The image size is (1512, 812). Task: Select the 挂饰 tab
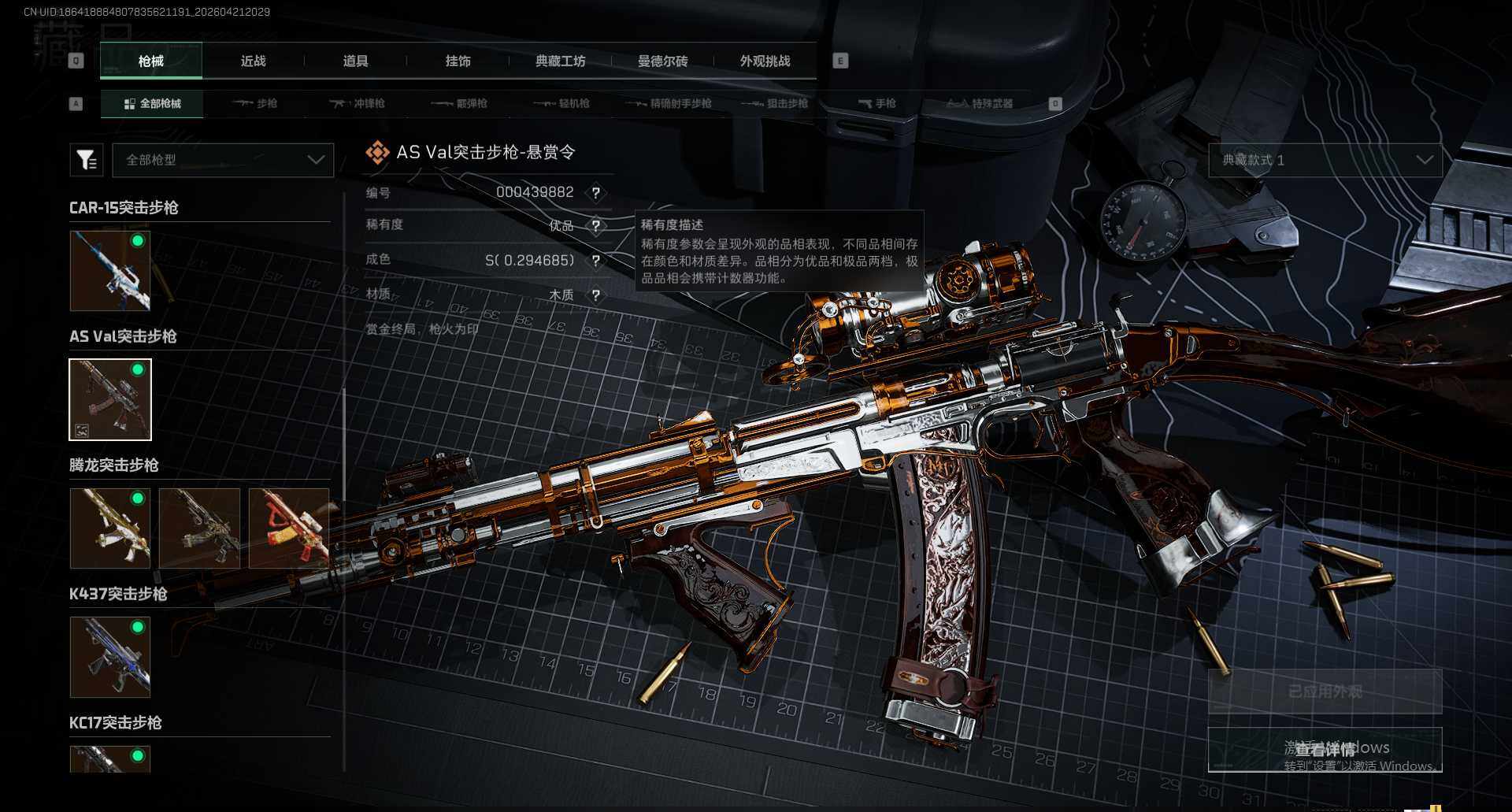pos(458,61)
